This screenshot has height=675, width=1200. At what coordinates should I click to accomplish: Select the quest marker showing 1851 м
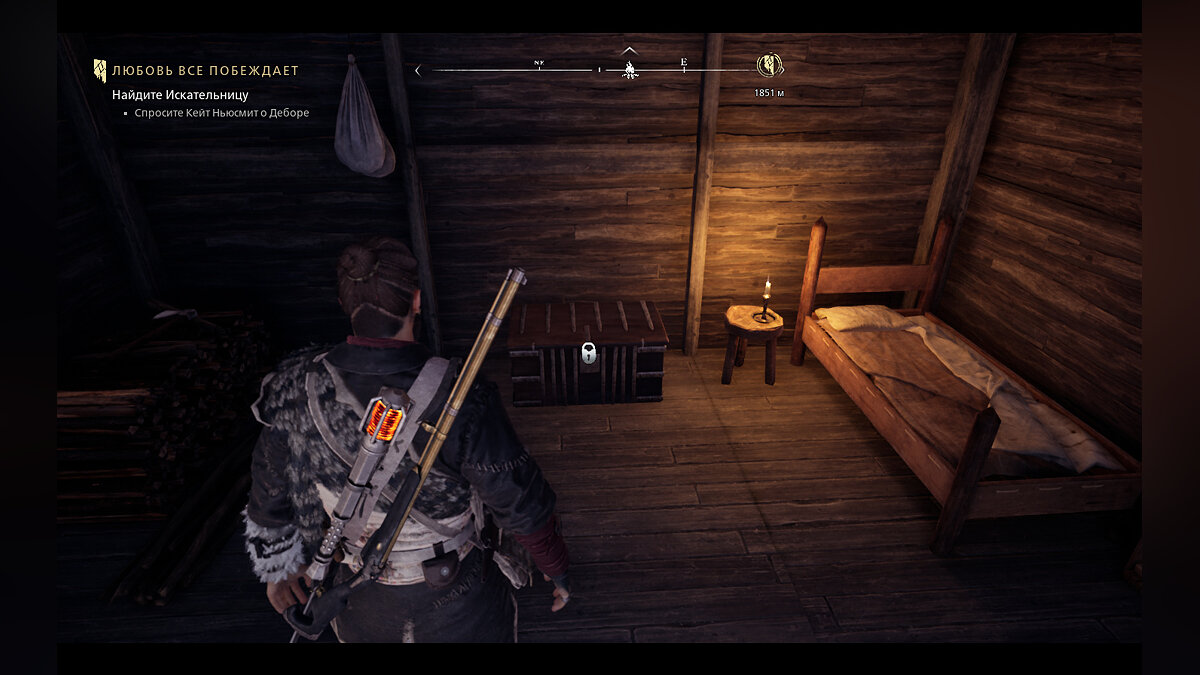(769, 66)
